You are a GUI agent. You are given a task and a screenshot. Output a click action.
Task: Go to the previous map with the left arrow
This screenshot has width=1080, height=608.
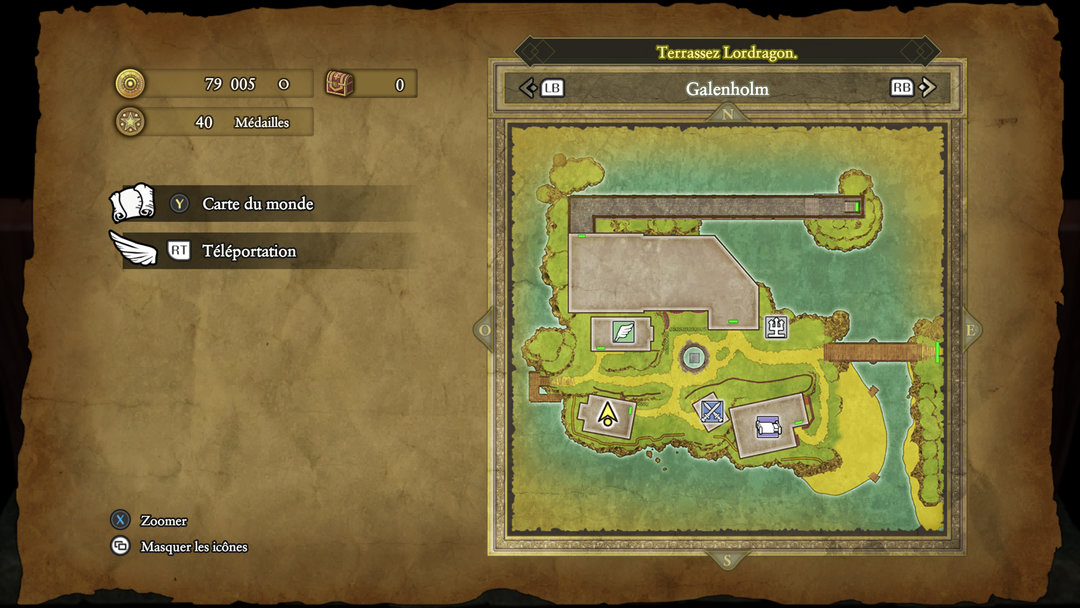(x=529, y=88)
